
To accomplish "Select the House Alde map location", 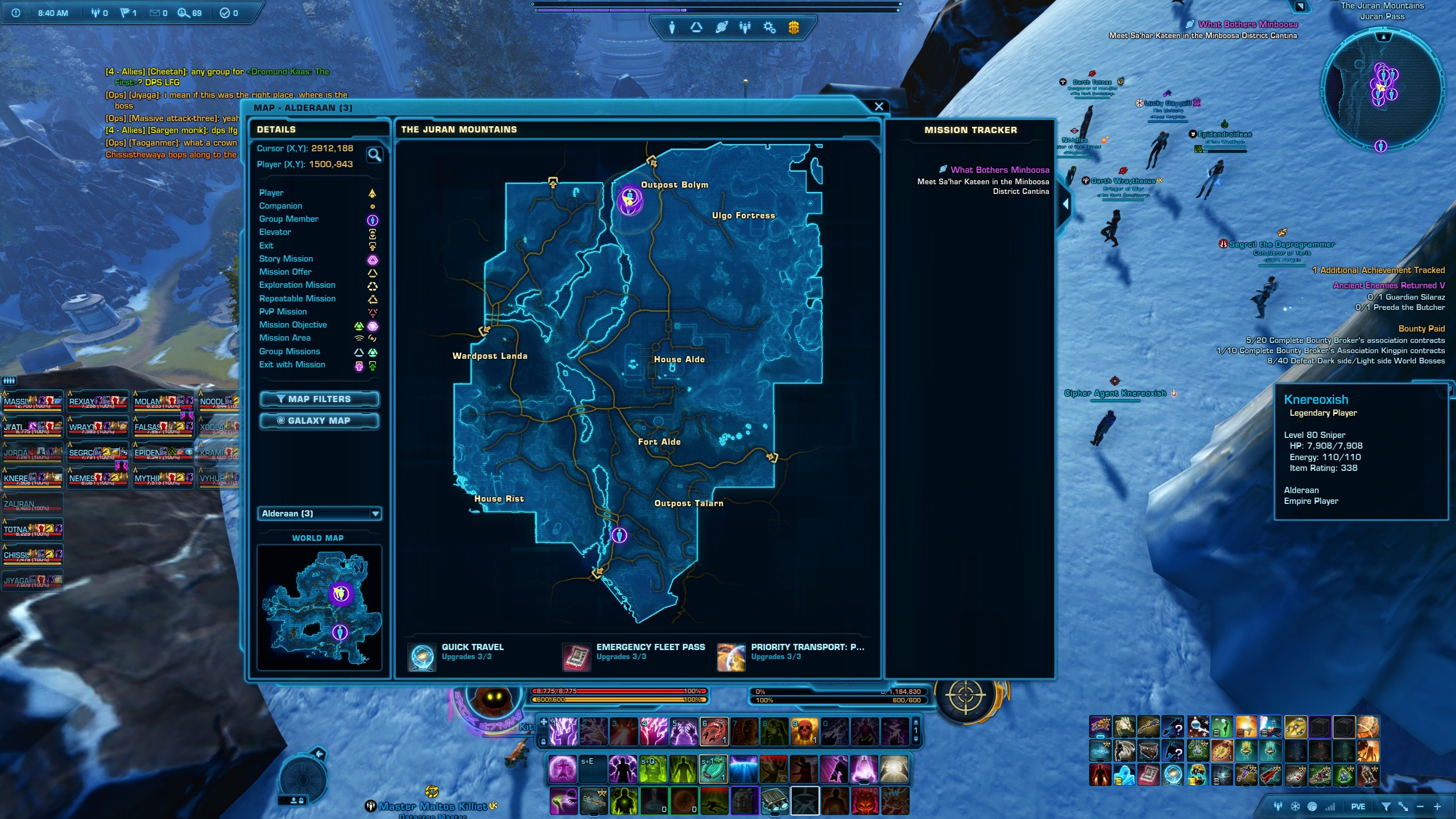I will tap(679, 359).
